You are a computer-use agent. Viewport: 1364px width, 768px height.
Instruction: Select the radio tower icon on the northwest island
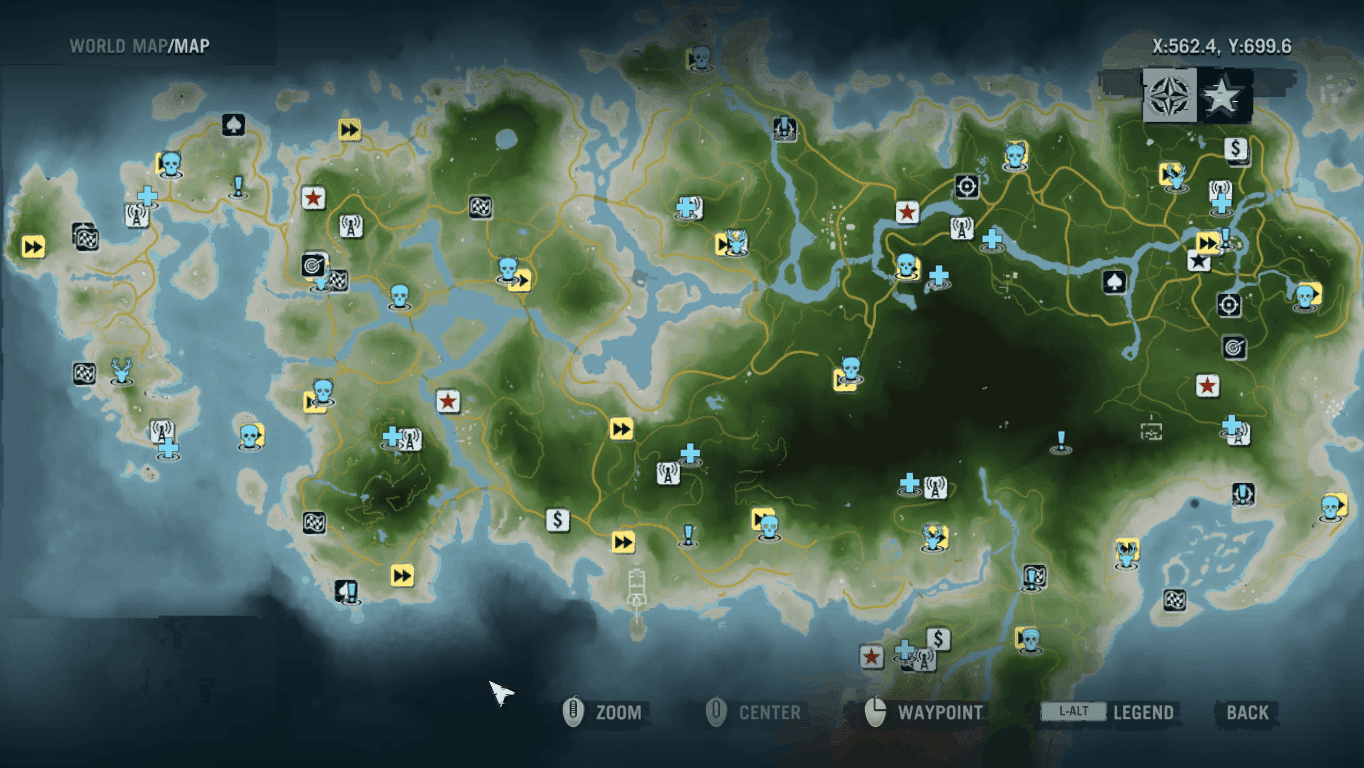pyautogui.click(x=135, y=213)
